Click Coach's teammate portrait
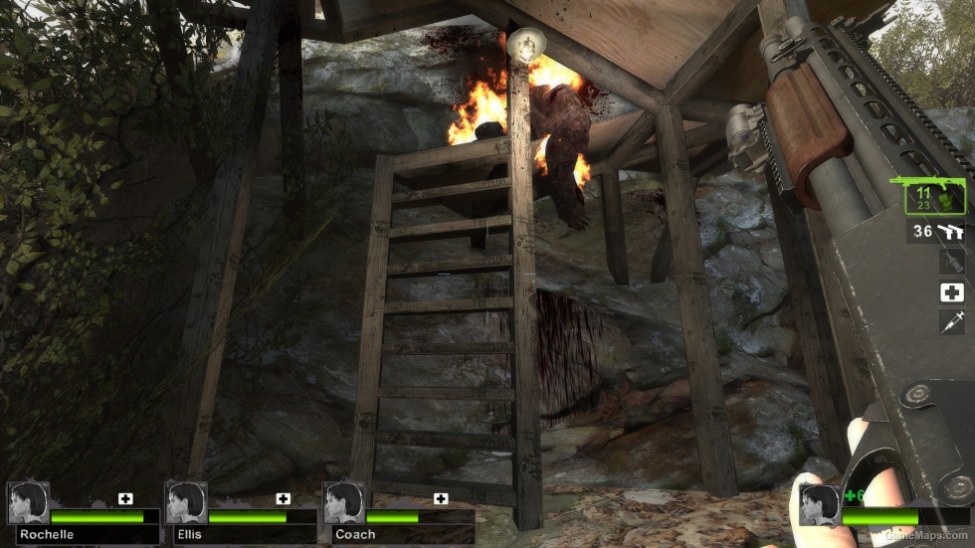The height and width of the screenshot is (548, 975). tap(344, 503)
